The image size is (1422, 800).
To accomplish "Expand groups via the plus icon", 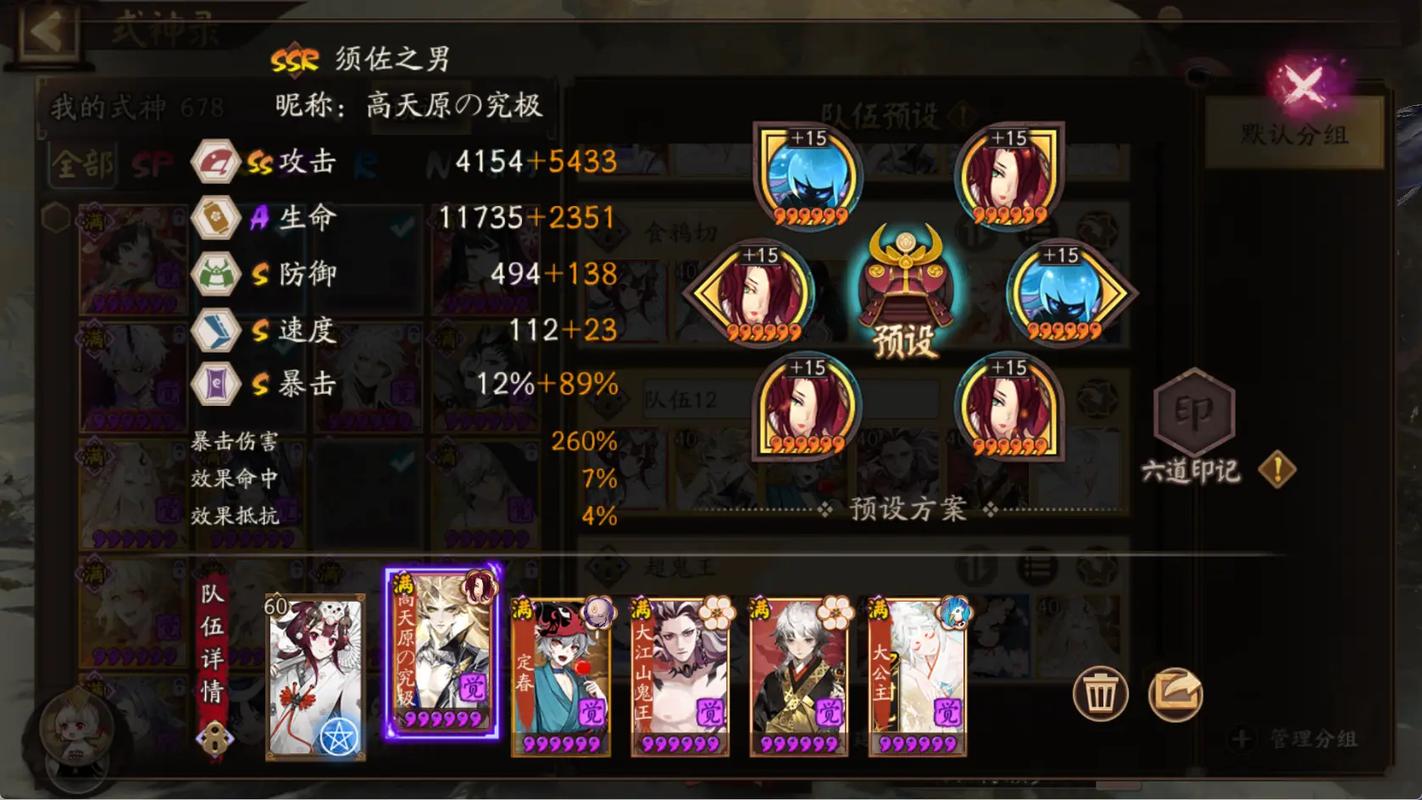I will point(1243,740).
